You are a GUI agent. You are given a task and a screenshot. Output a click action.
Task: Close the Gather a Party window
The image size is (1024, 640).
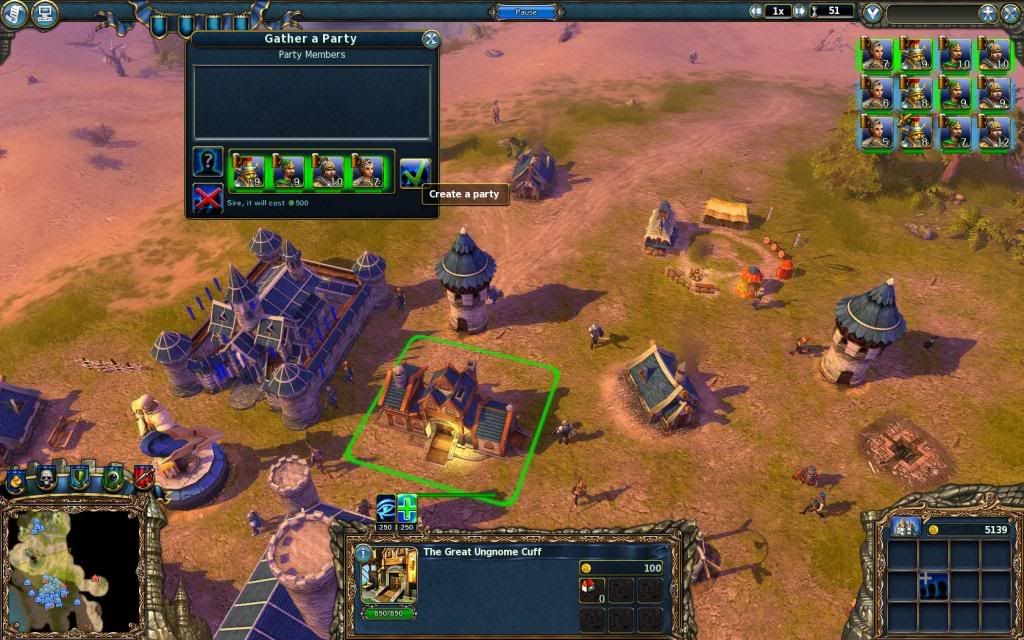coord(431,39)
